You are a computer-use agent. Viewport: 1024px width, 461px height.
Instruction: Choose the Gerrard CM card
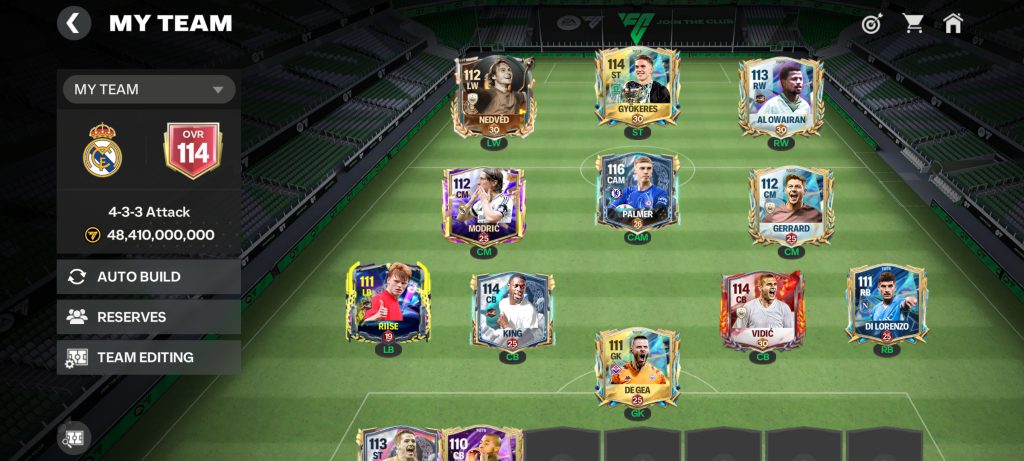coord(790,206)
